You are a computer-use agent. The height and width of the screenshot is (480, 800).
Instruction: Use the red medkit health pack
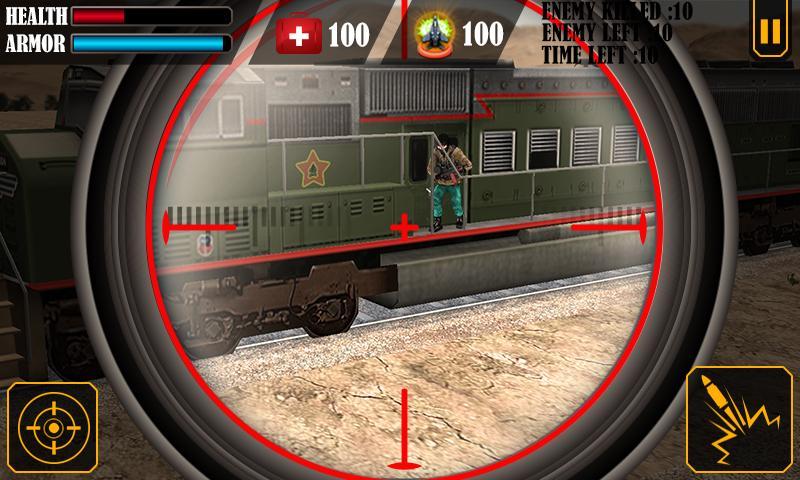299,35
